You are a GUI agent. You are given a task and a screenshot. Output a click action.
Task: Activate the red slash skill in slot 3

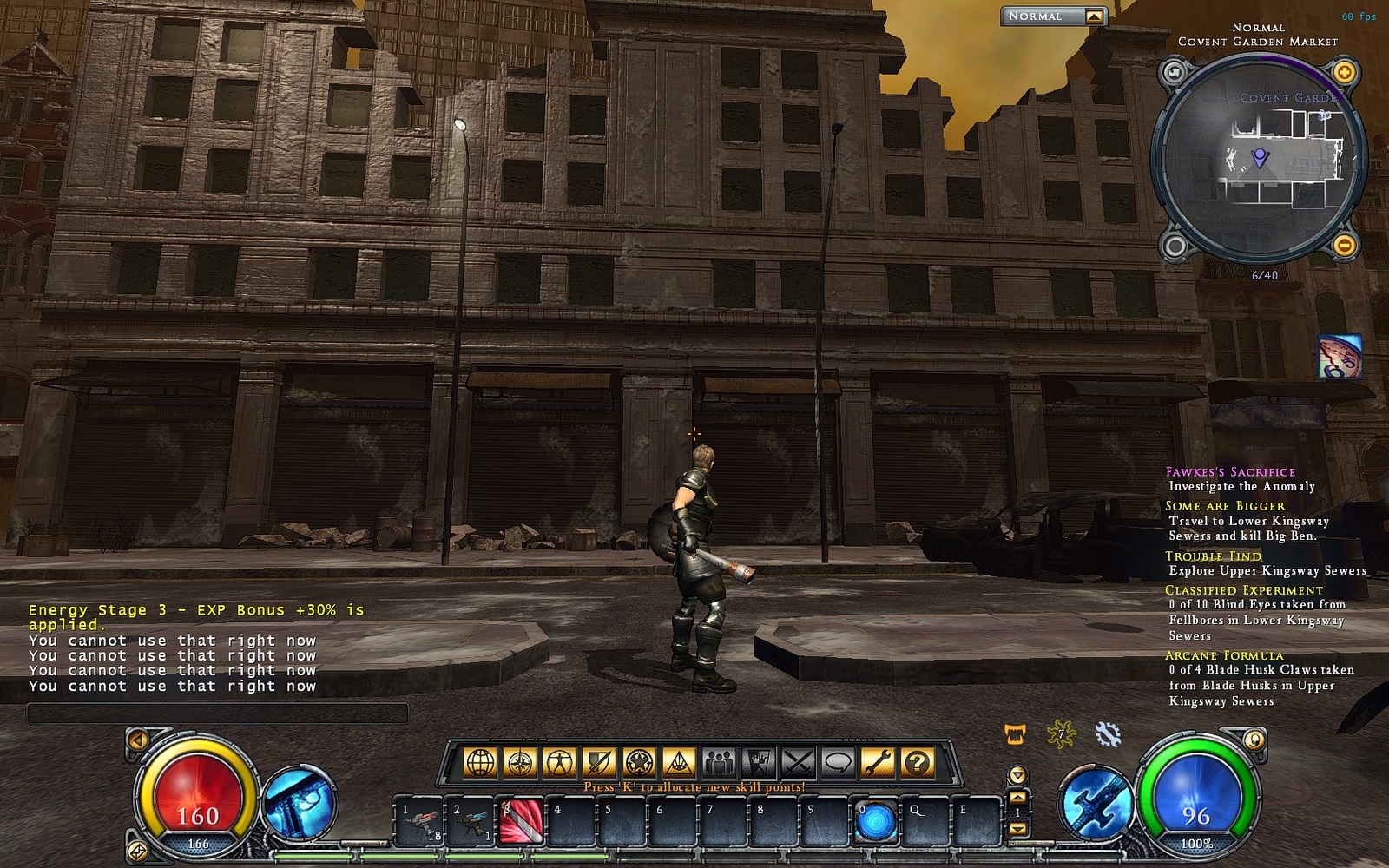pyautogui.click(x=522, y=822)
